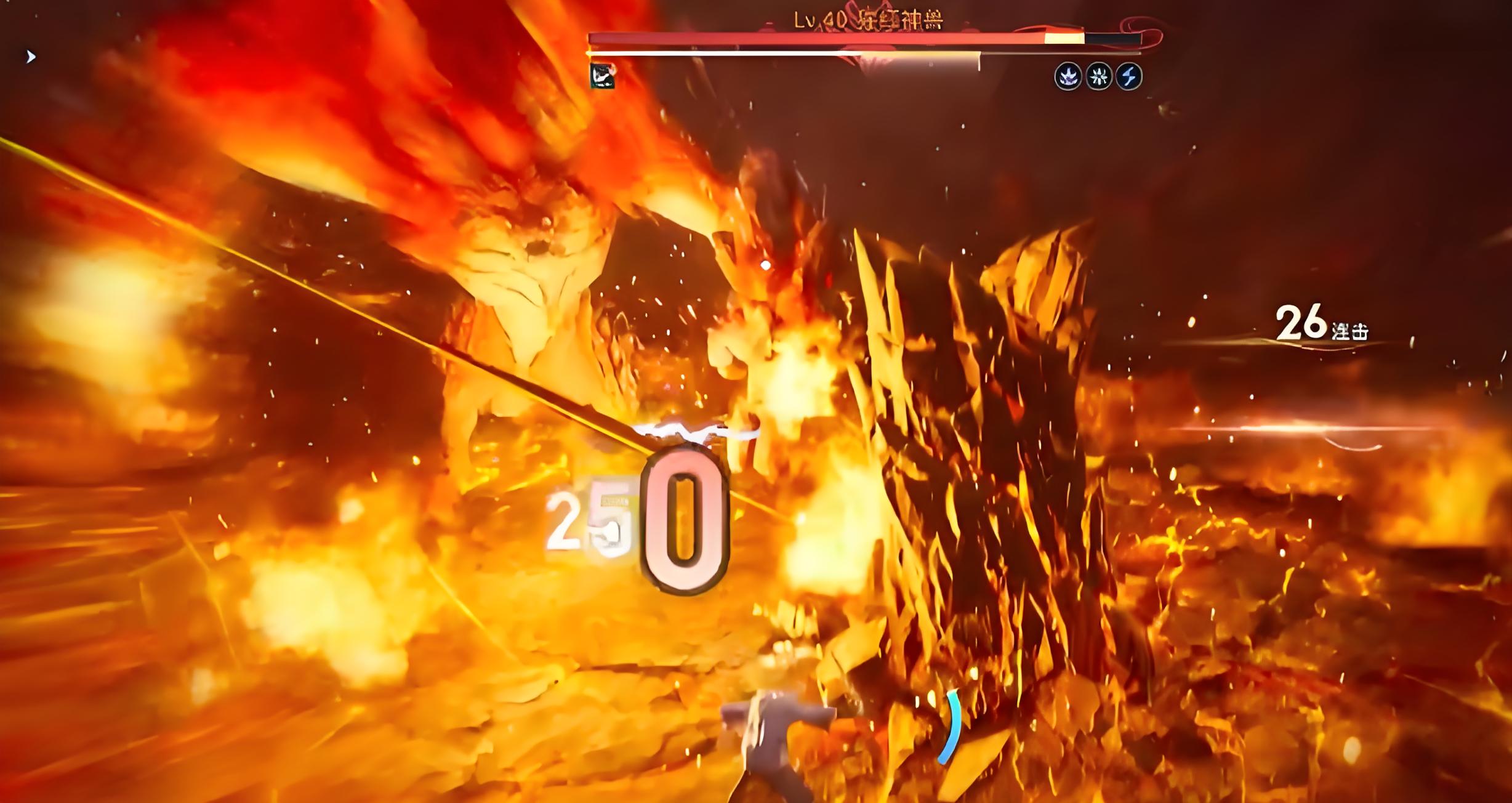The height and width of the screenshot is (803, 1512).
Task: Select the snowflake burst boss status icon
Action: pos(1098,77)
